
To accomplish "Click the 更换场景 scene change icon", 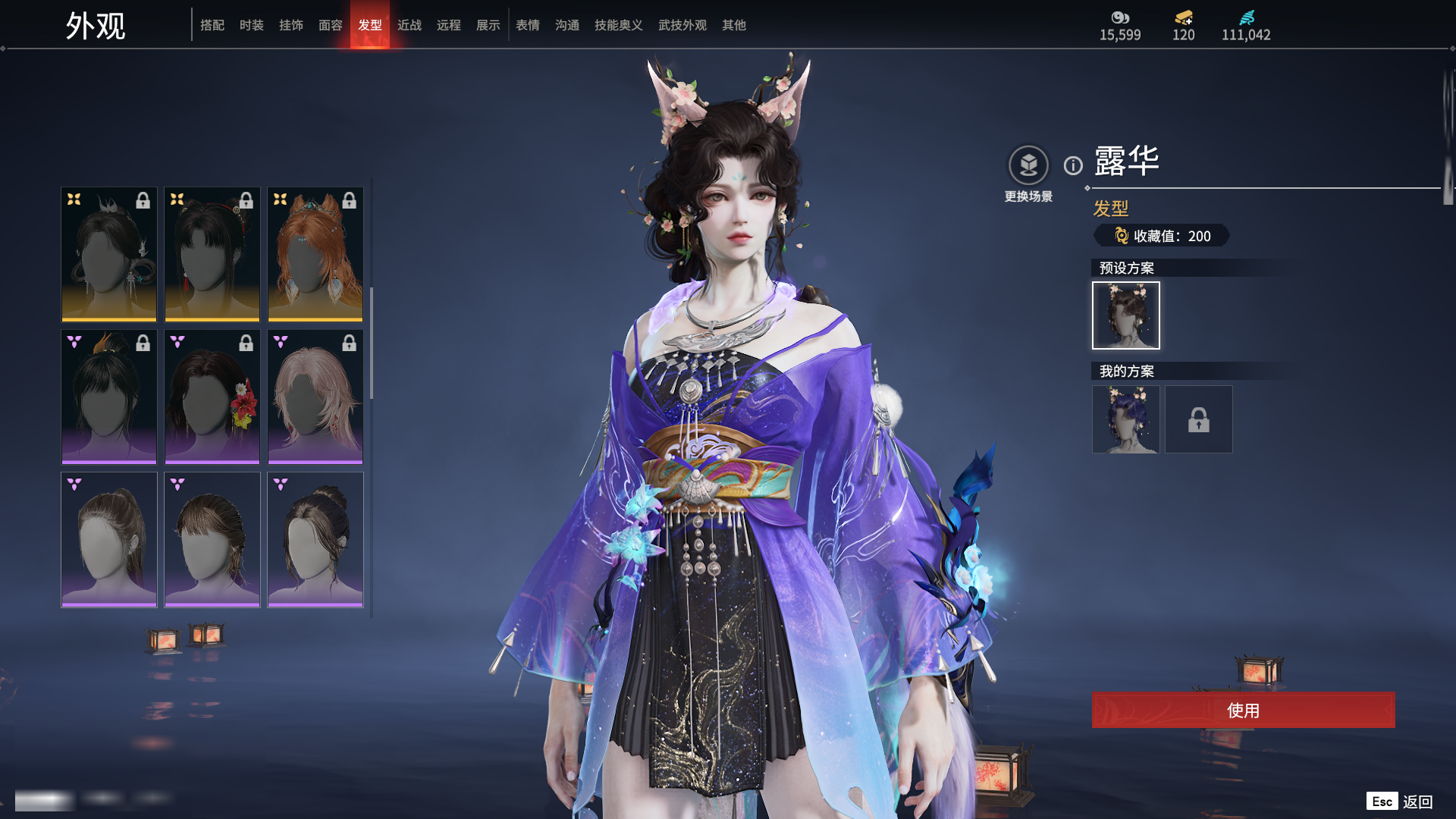I will point(1028,165).
